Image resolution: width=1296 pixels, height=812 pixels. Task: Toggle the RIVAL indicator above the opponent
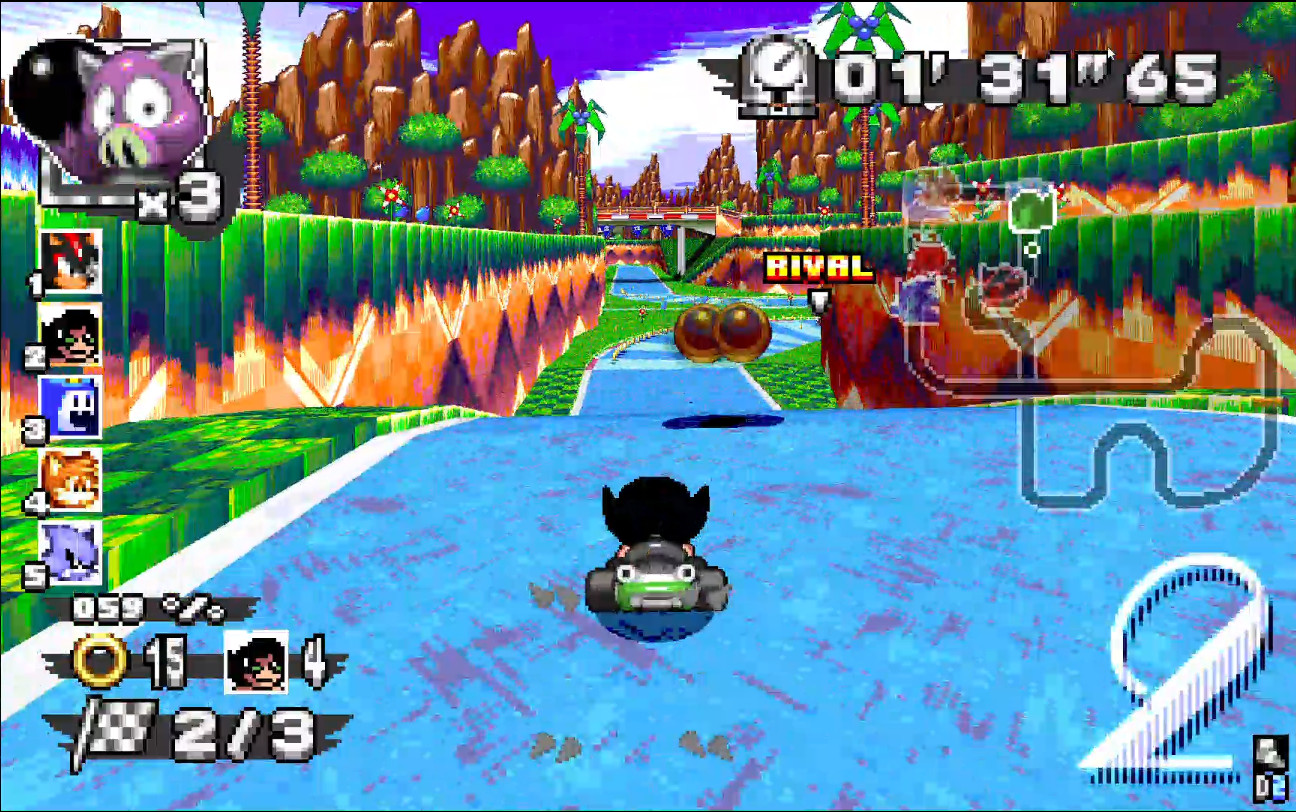tap(817, 265)
